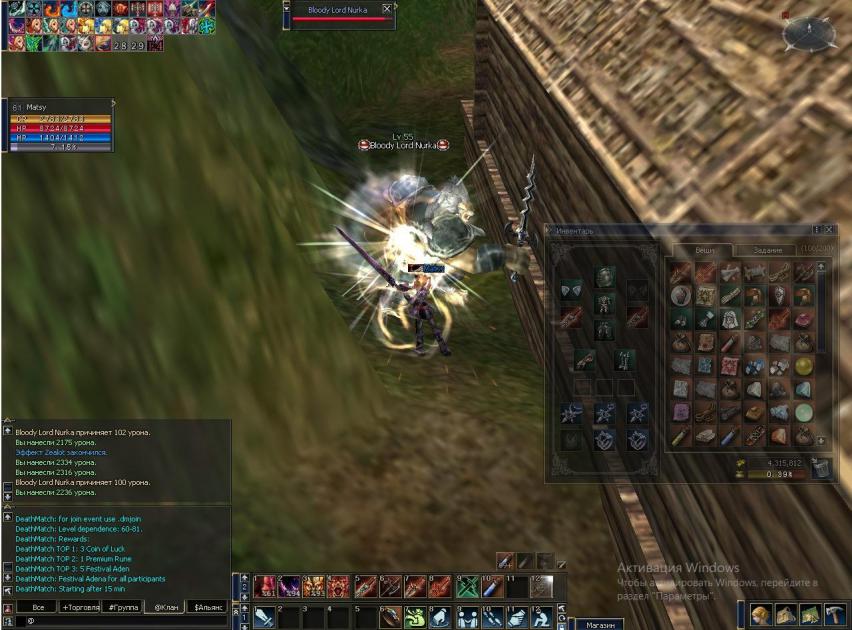Select the #Группа chat tab

click(x=124, y=607)
